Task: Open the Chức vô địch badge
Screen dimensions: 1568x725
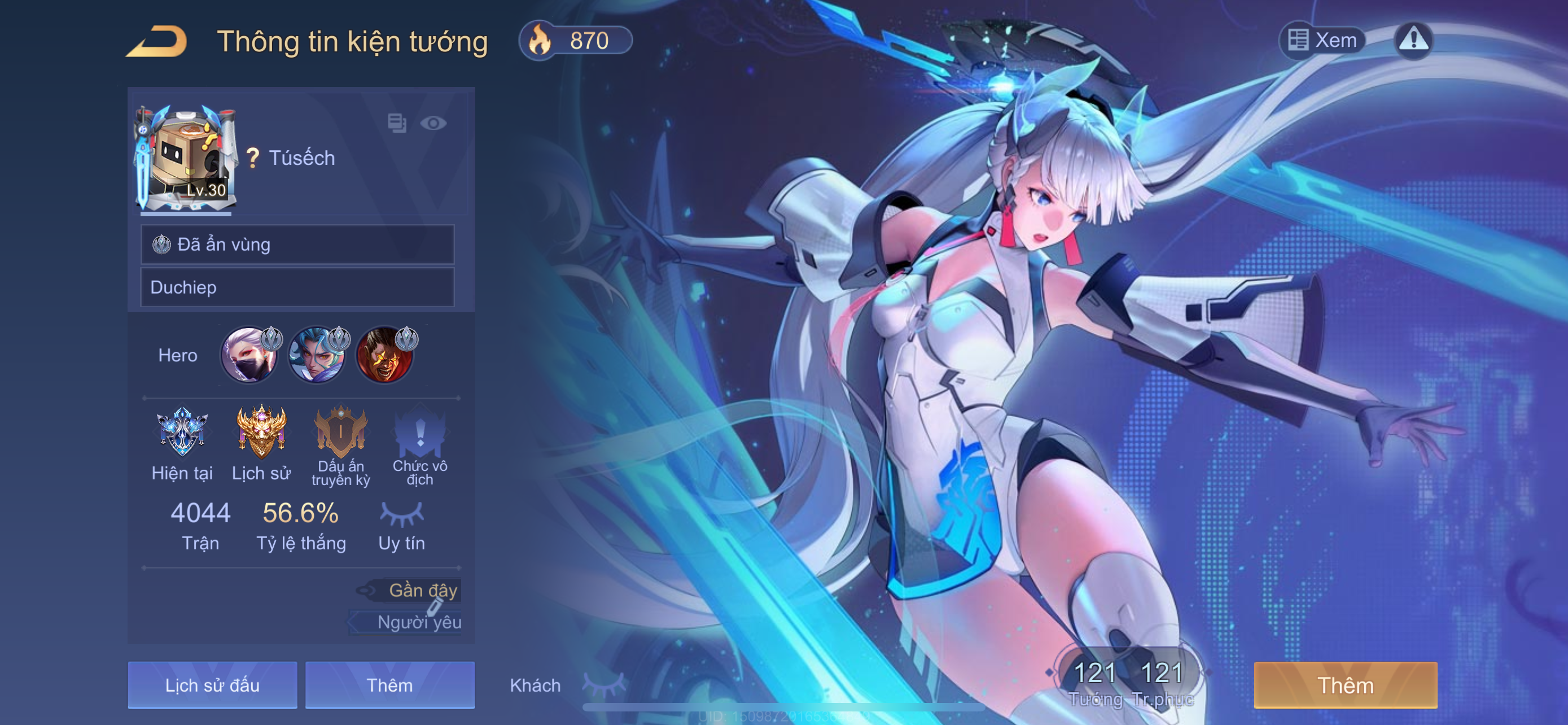Action: point(420,433)
